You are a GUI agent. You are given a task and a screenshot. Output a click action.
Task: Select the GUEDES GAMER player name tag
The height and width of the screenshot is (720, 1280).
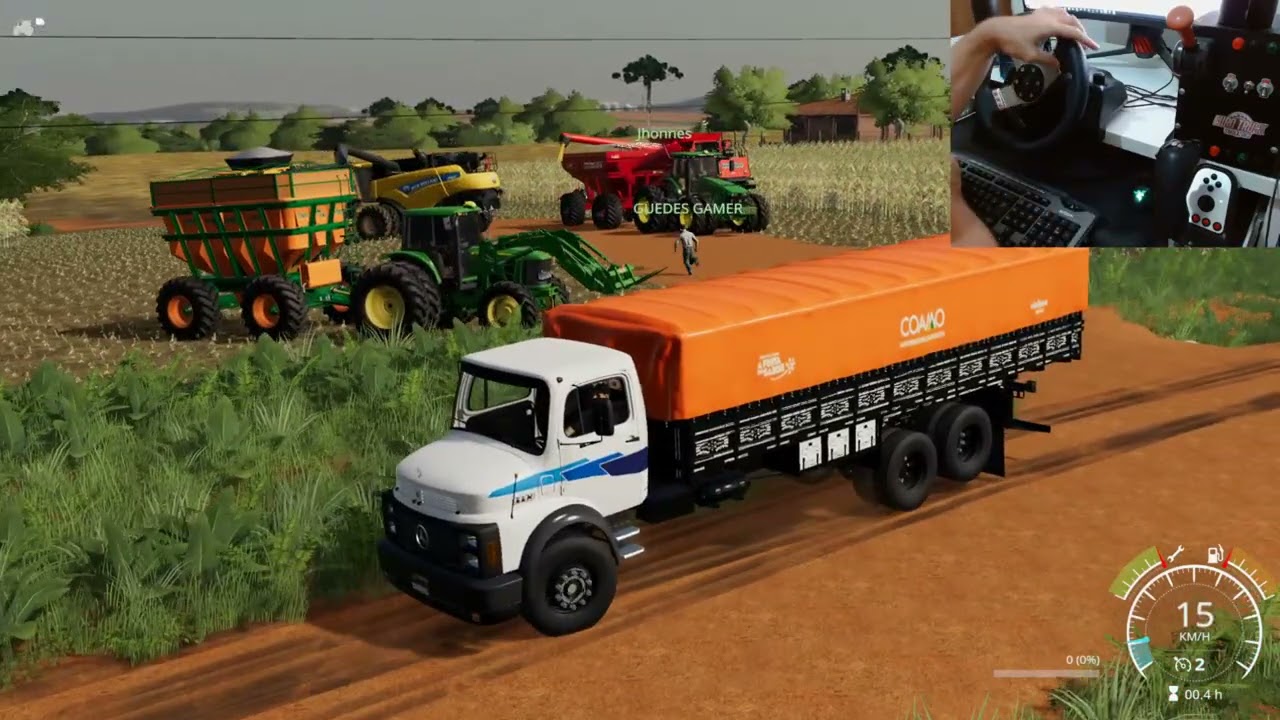point(687,208)
